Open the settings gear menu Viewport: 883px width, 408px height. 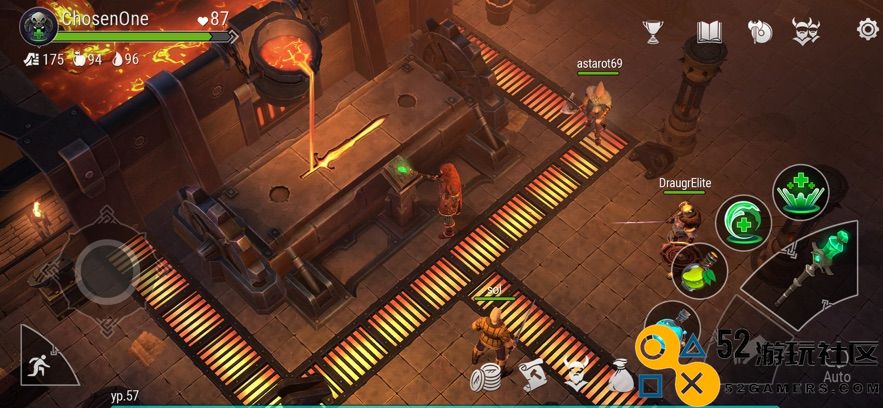pos(867,29)
